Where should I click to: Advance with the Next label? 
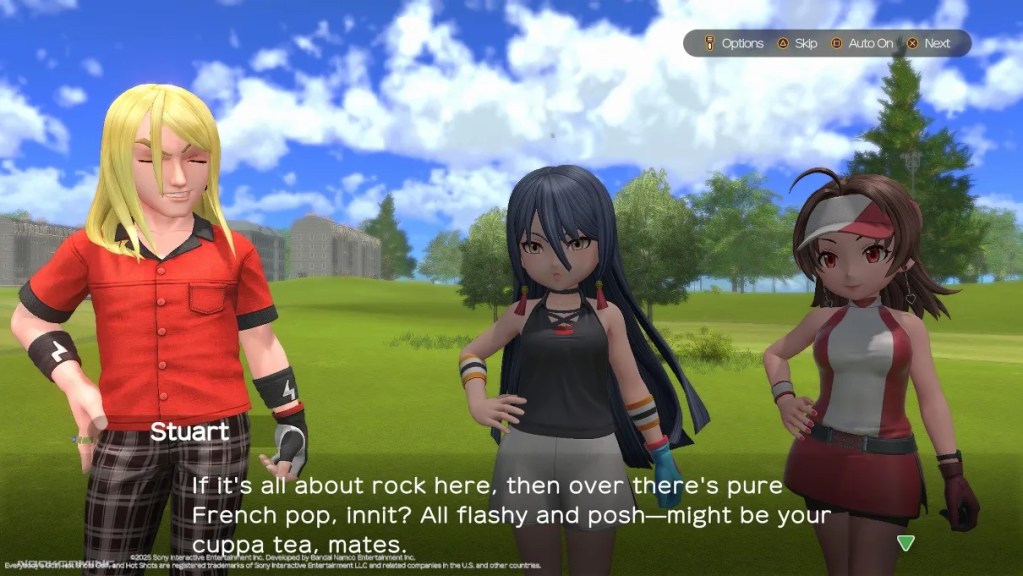coord(937,44)
